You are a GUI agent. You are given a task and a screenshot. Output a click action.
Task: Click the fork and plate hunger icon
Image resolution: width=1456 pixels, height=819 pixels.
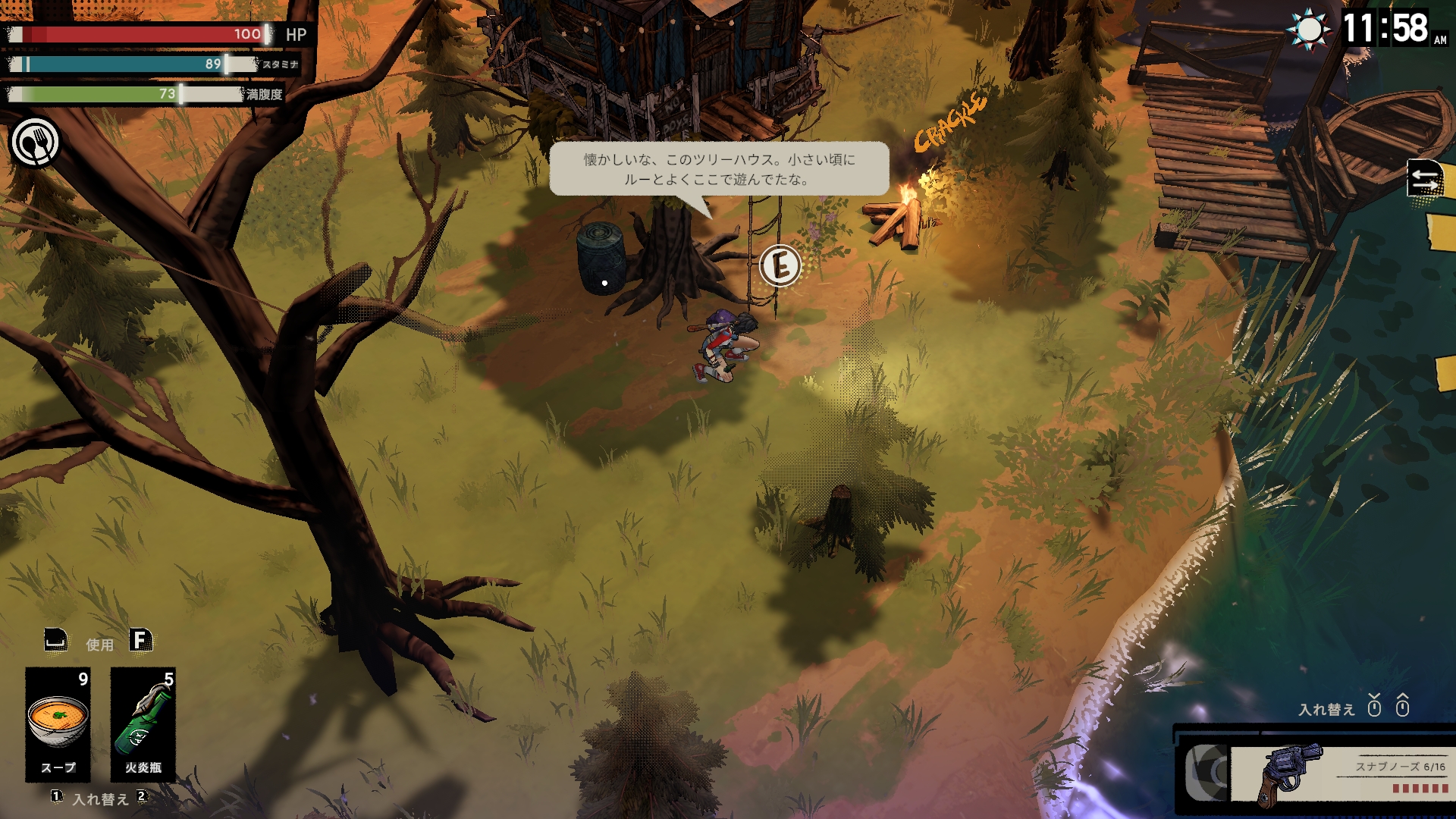pyautogui.click(x=35, y=143)
